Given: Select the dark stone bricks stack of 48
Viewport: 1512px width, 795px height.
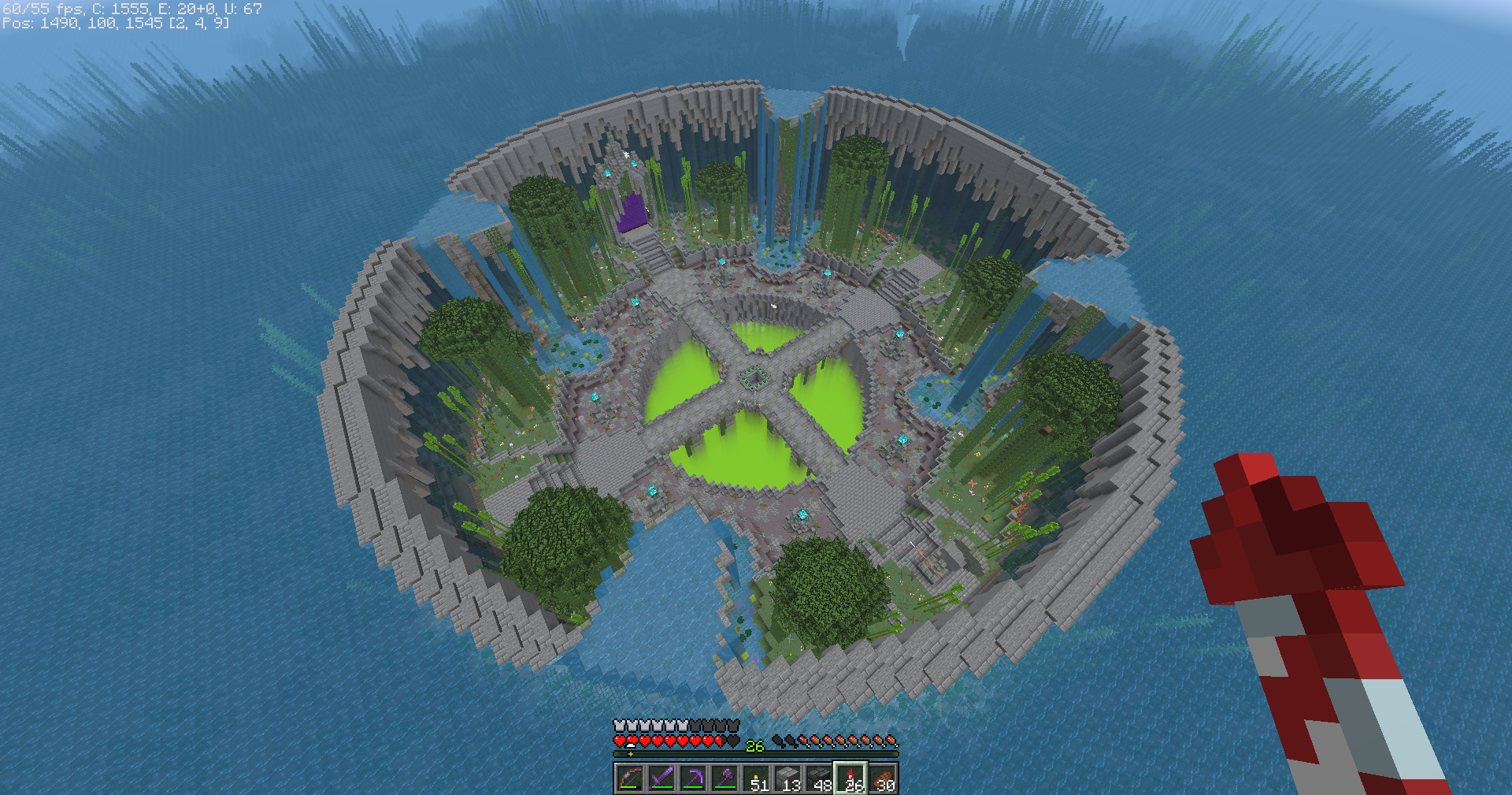Looking at the screenshot, I should tap(819, 778).
